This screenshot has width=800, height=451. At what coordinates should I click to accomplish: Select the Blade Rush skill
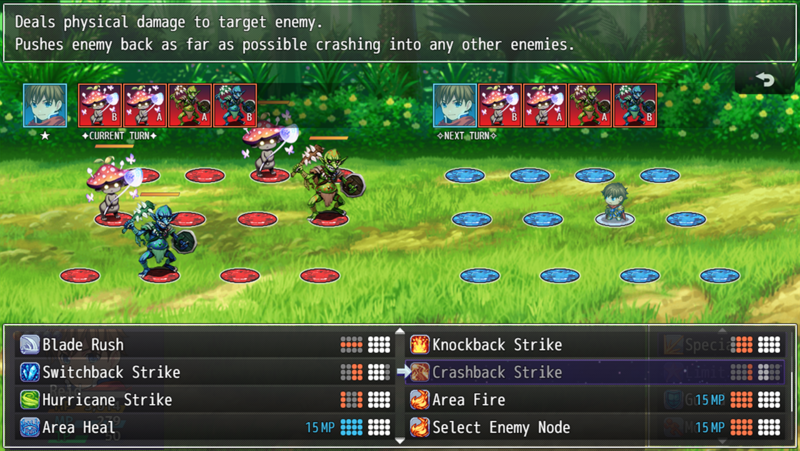83,345
